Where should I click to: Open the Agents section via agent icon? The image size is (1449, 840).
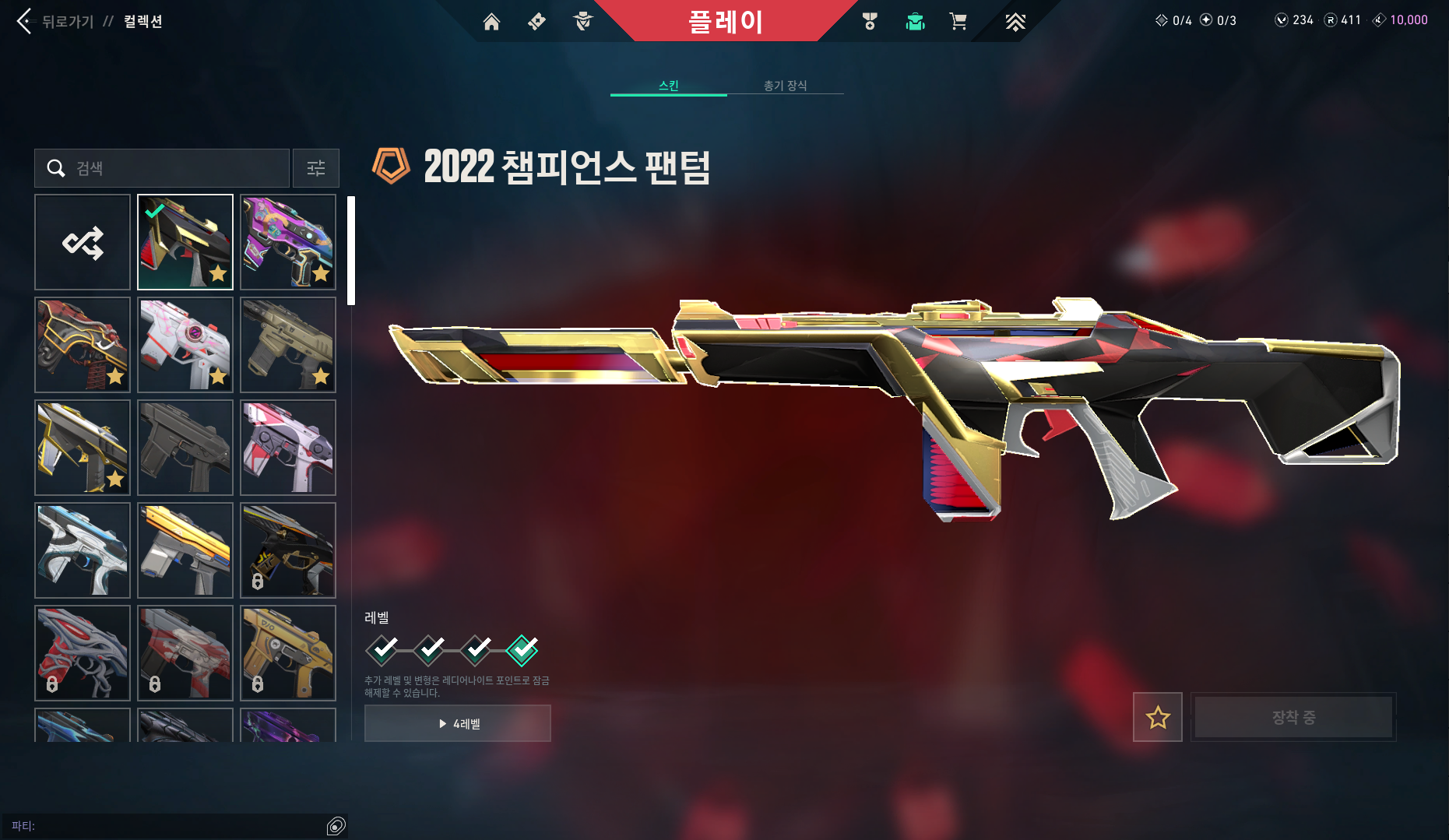(x=582, y=21)
